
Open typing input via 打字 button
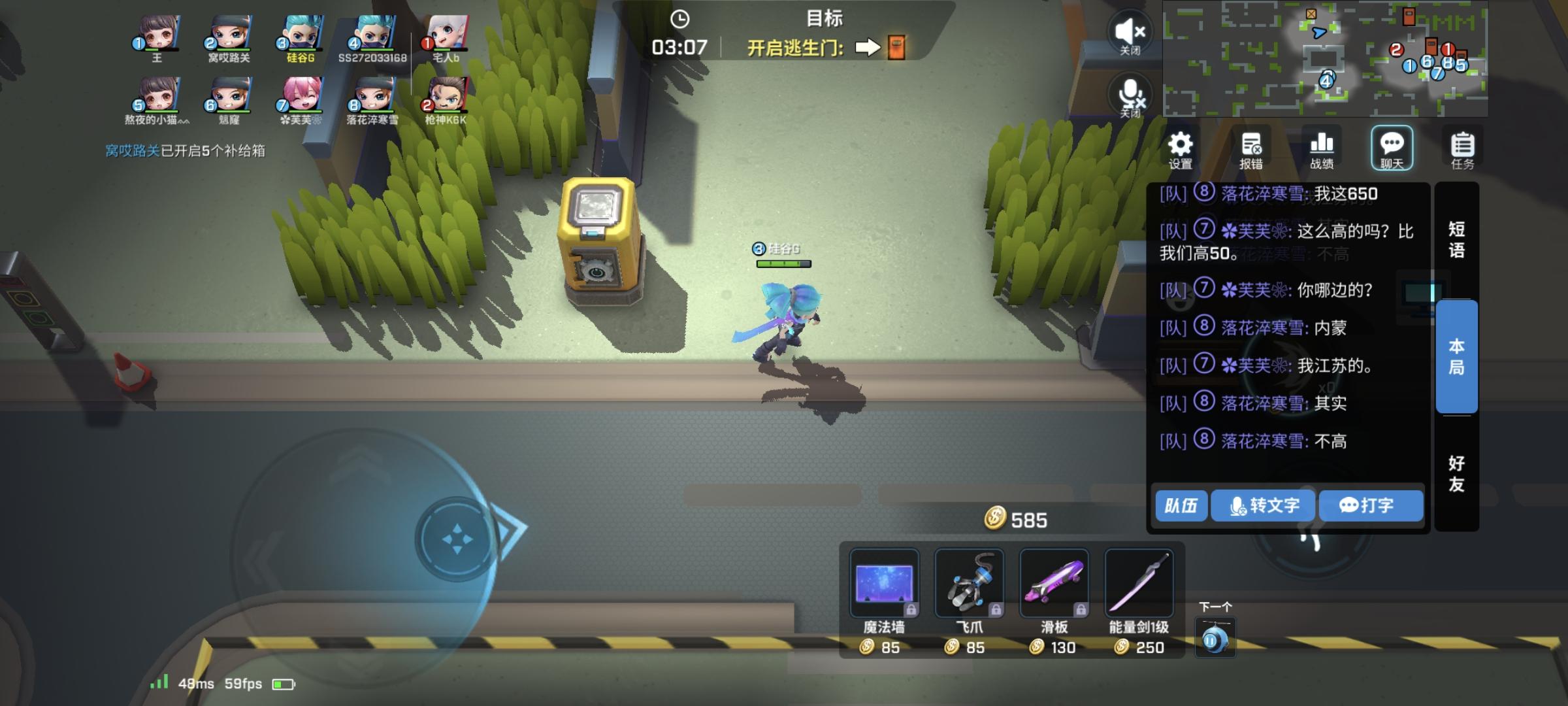coord(1370,505)
